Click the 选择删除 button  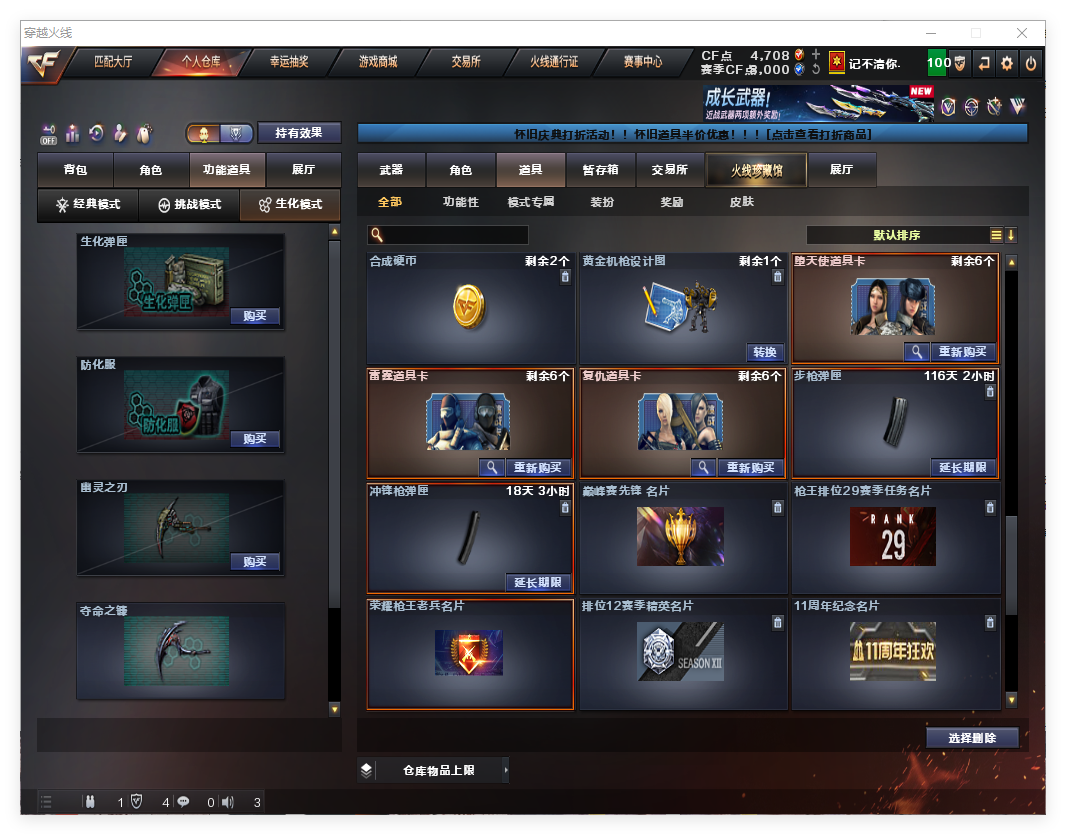(x=972, y=738)
